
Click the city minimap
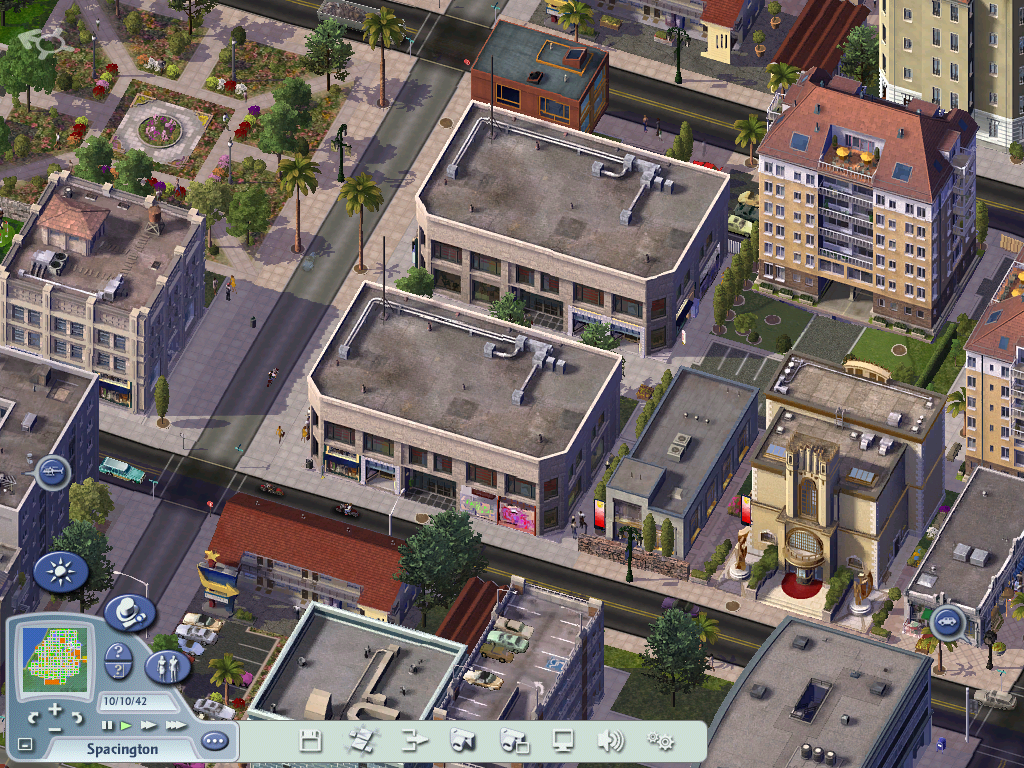55,658
